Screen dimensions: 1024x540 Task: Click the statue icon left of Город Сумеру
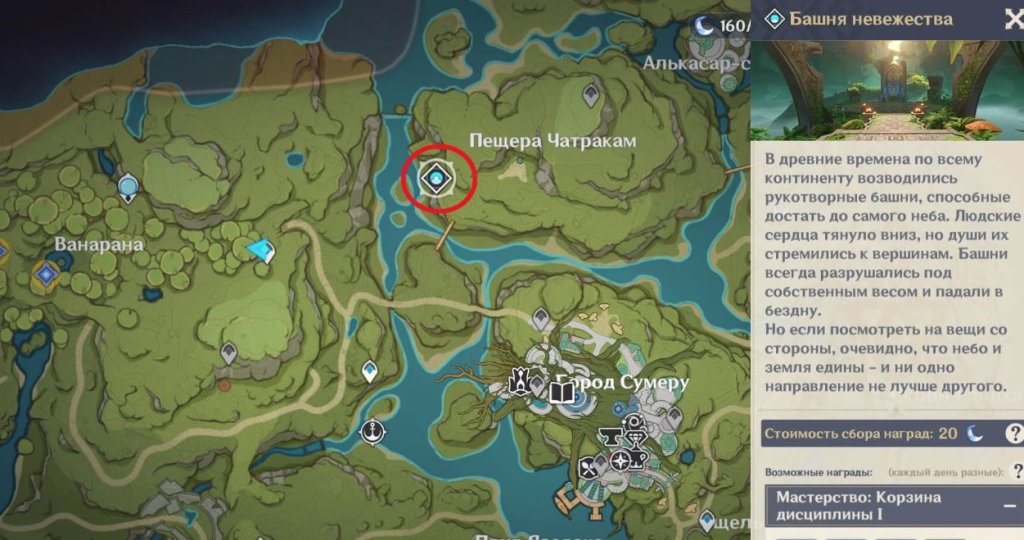tap(520, 382)
